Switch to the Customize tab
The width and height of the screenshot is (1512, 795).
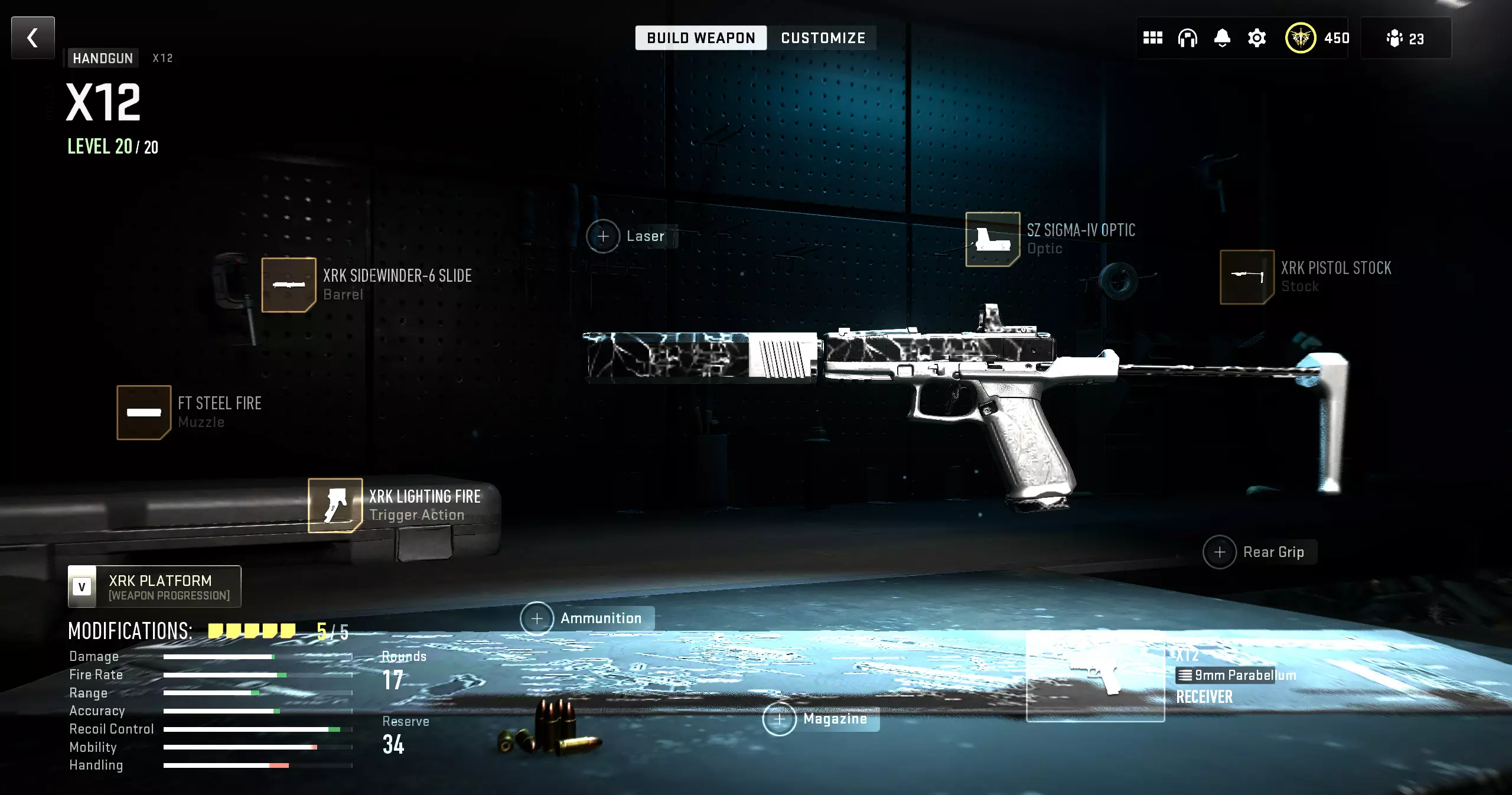pyautogui.click(x=823, y=38)
